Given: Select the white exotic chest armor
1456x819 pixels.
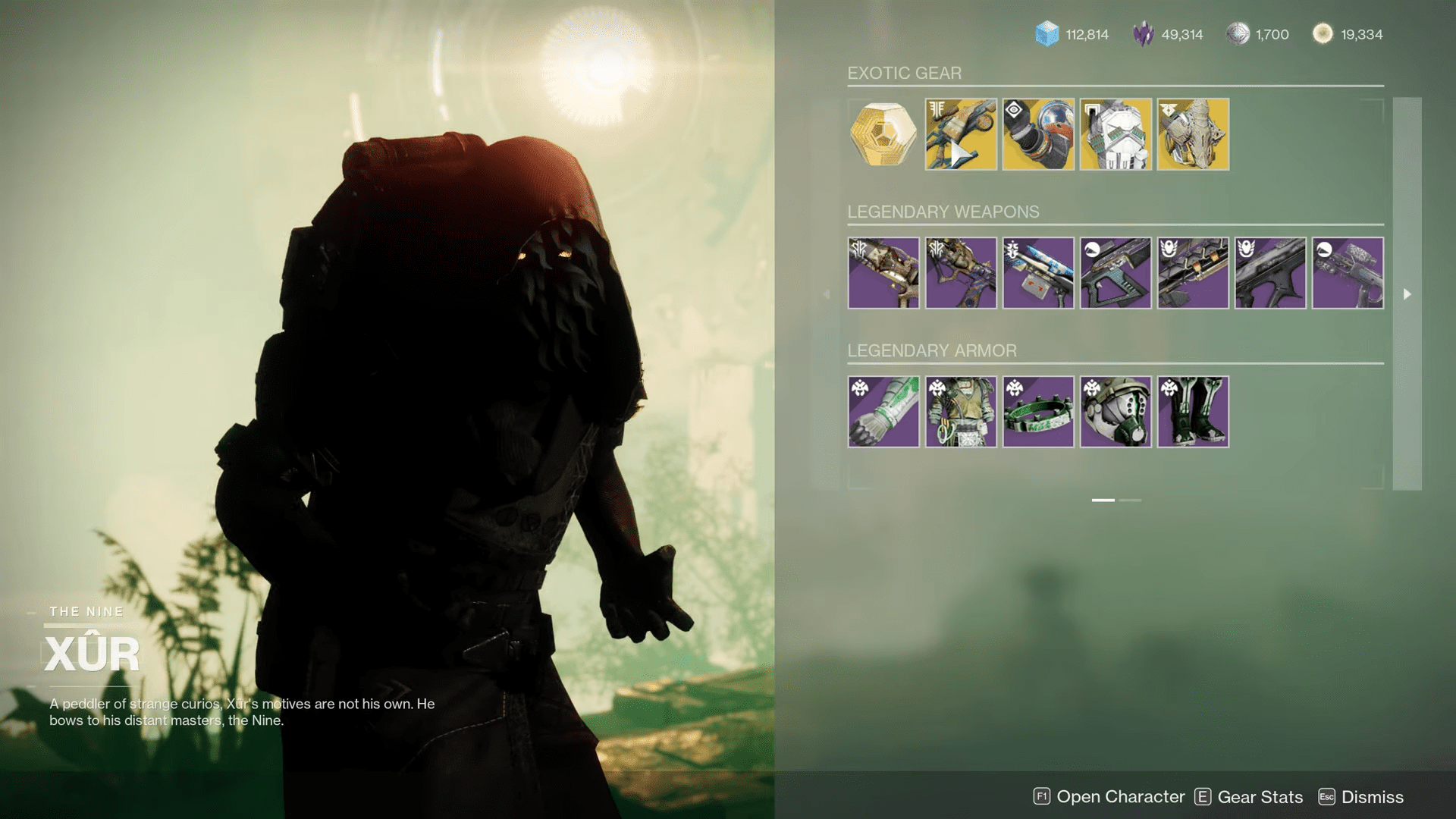Looking at the screenshot, I should point(1115,135).
